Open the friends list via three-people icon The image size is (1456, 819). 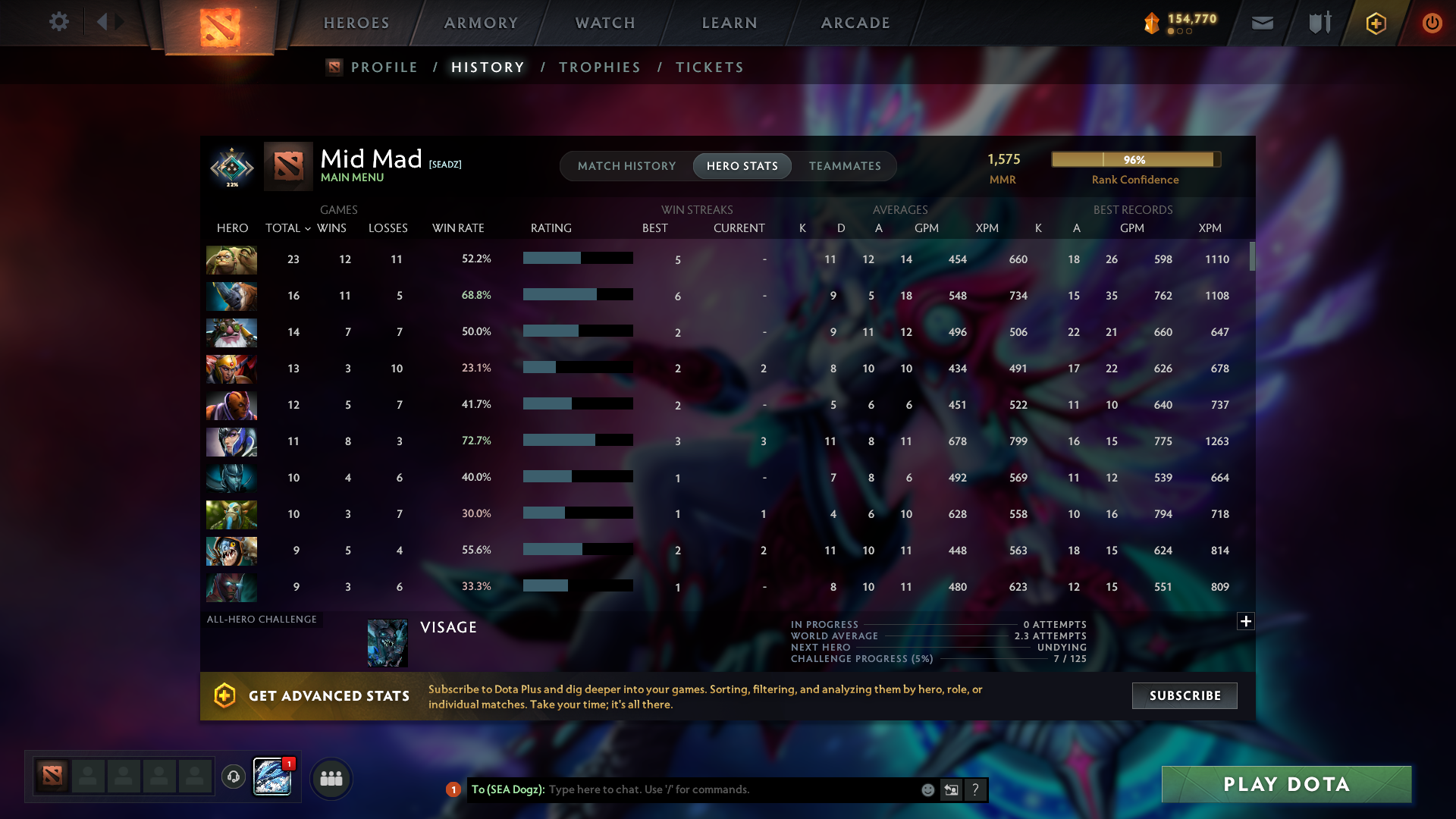(x=331, y=777)
